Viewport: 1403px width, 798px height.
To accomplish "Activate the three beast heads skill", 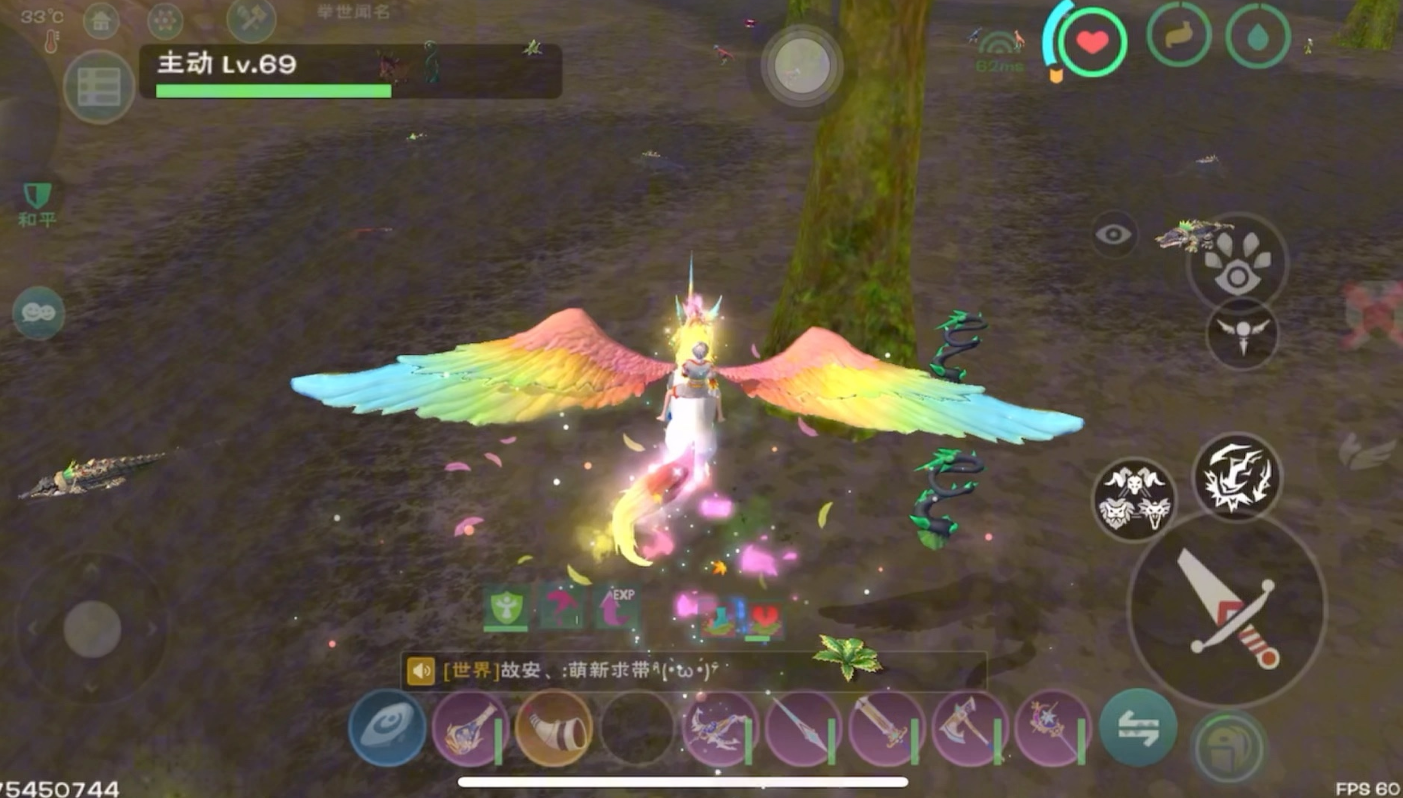I will [x=1135, y=499].
